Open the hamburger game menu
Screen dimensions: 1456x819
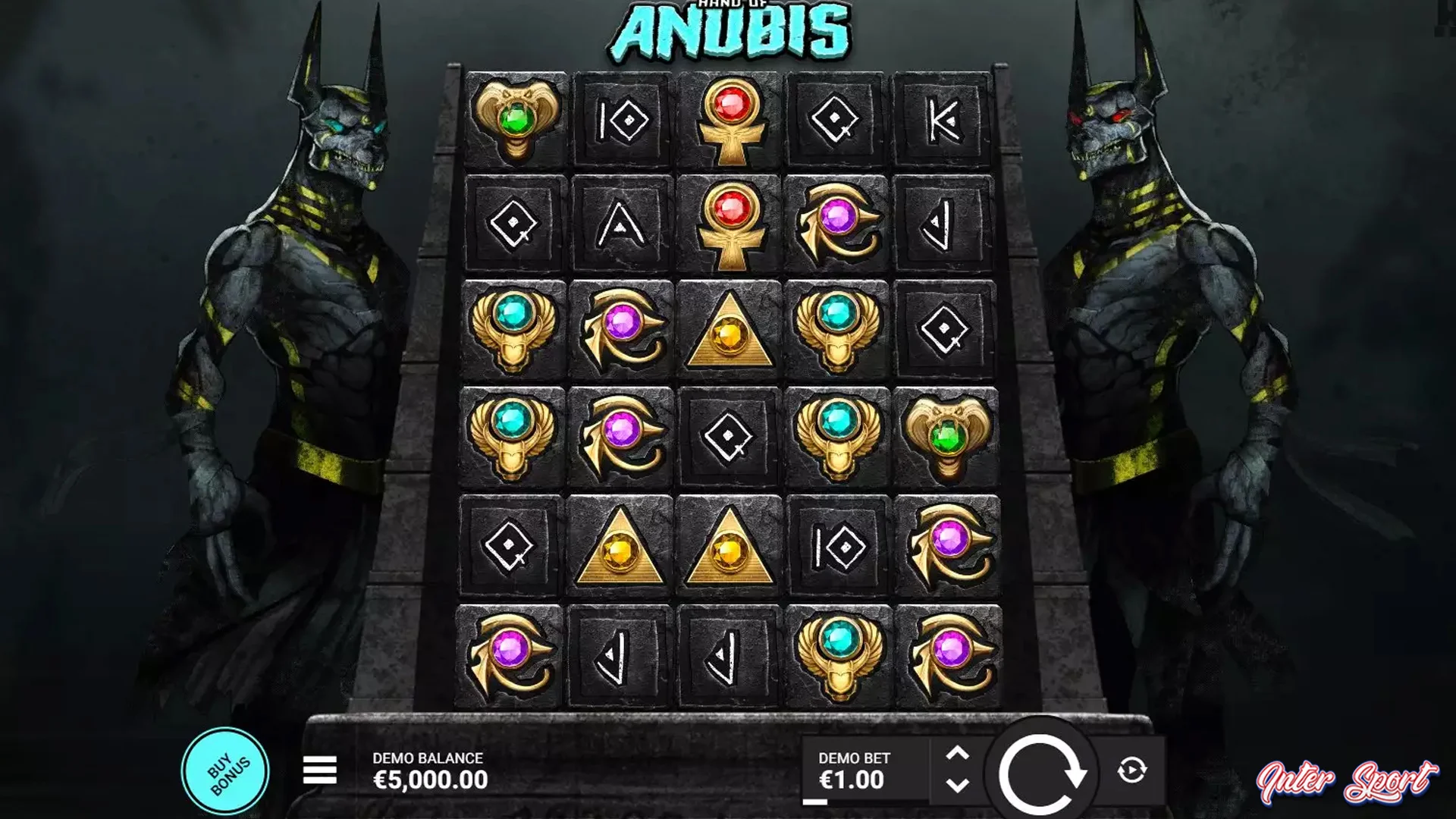322,768
